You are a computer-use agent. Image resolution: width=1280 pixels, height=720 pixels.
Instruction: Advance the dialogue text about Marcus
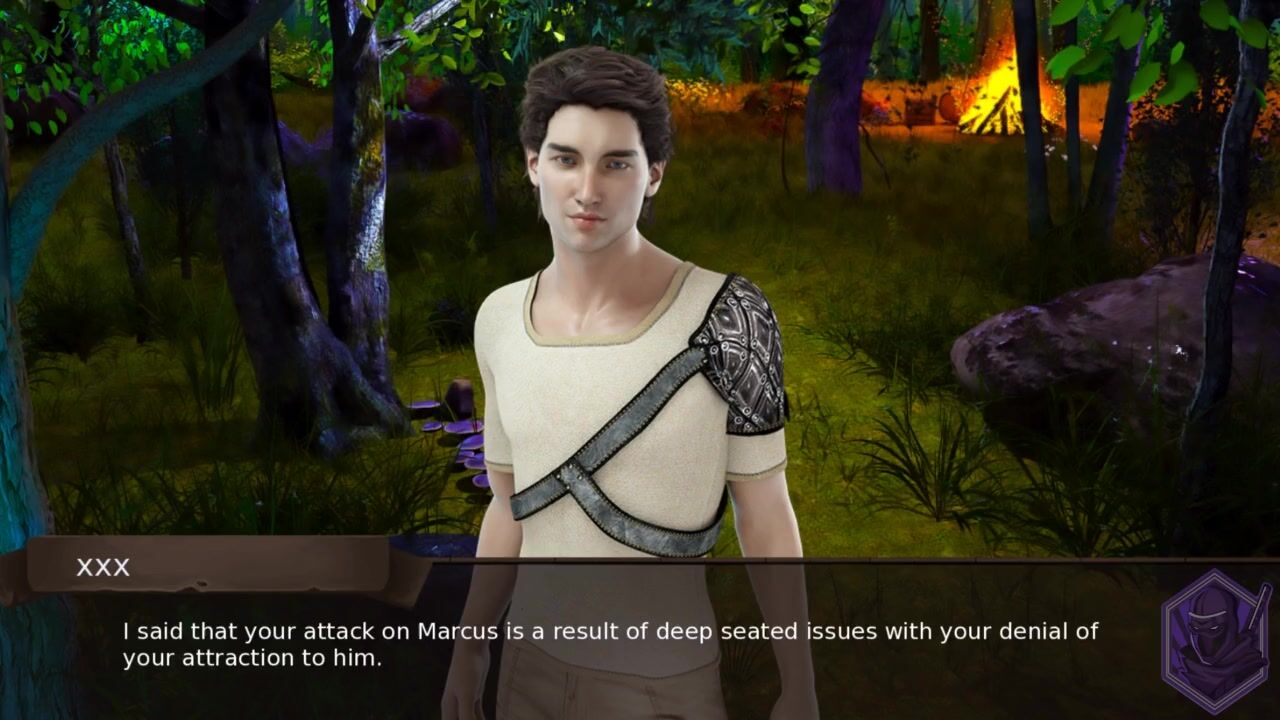tap(610, 644)
